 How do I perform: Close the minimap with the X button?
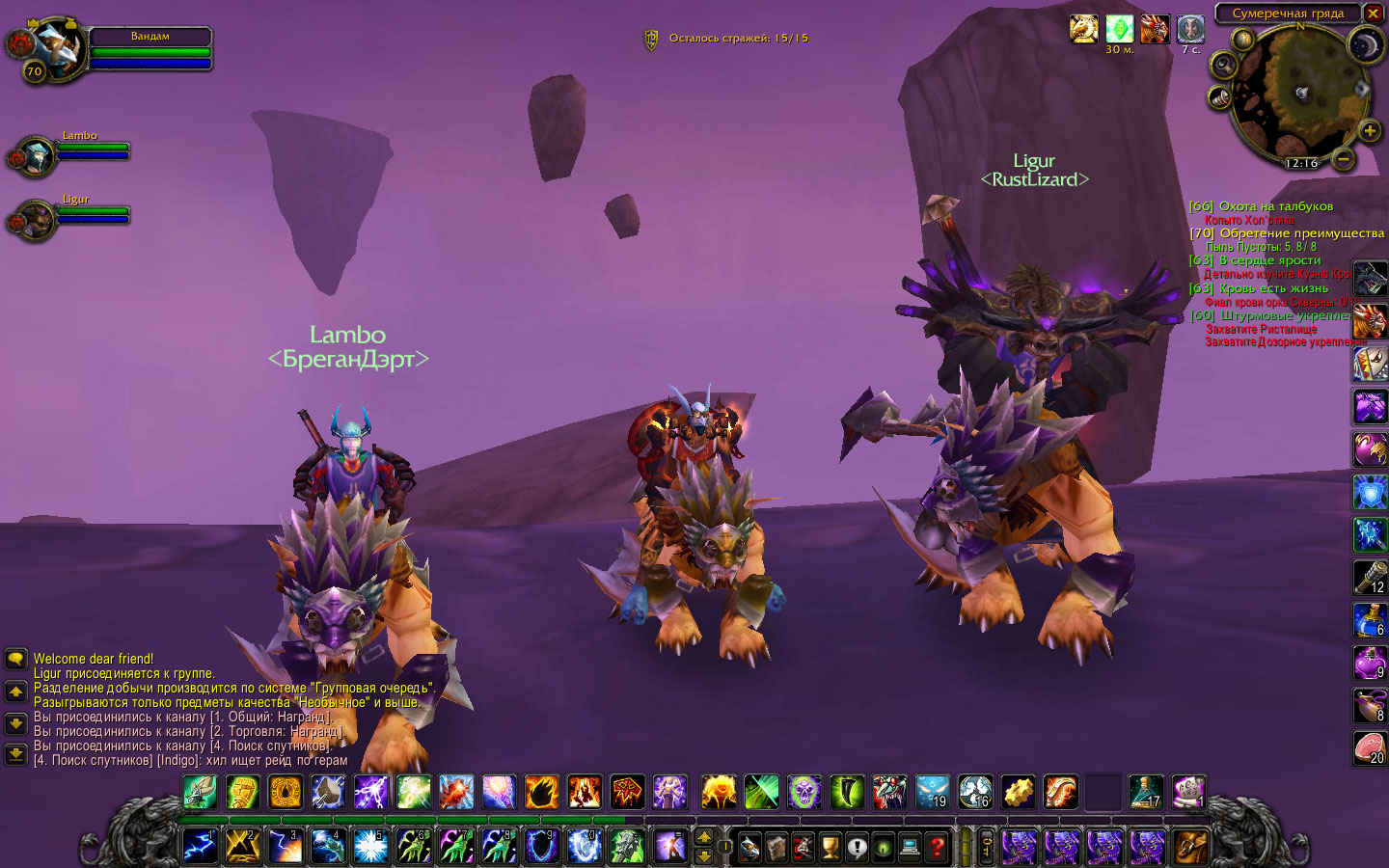click(x=1373, y=14)
